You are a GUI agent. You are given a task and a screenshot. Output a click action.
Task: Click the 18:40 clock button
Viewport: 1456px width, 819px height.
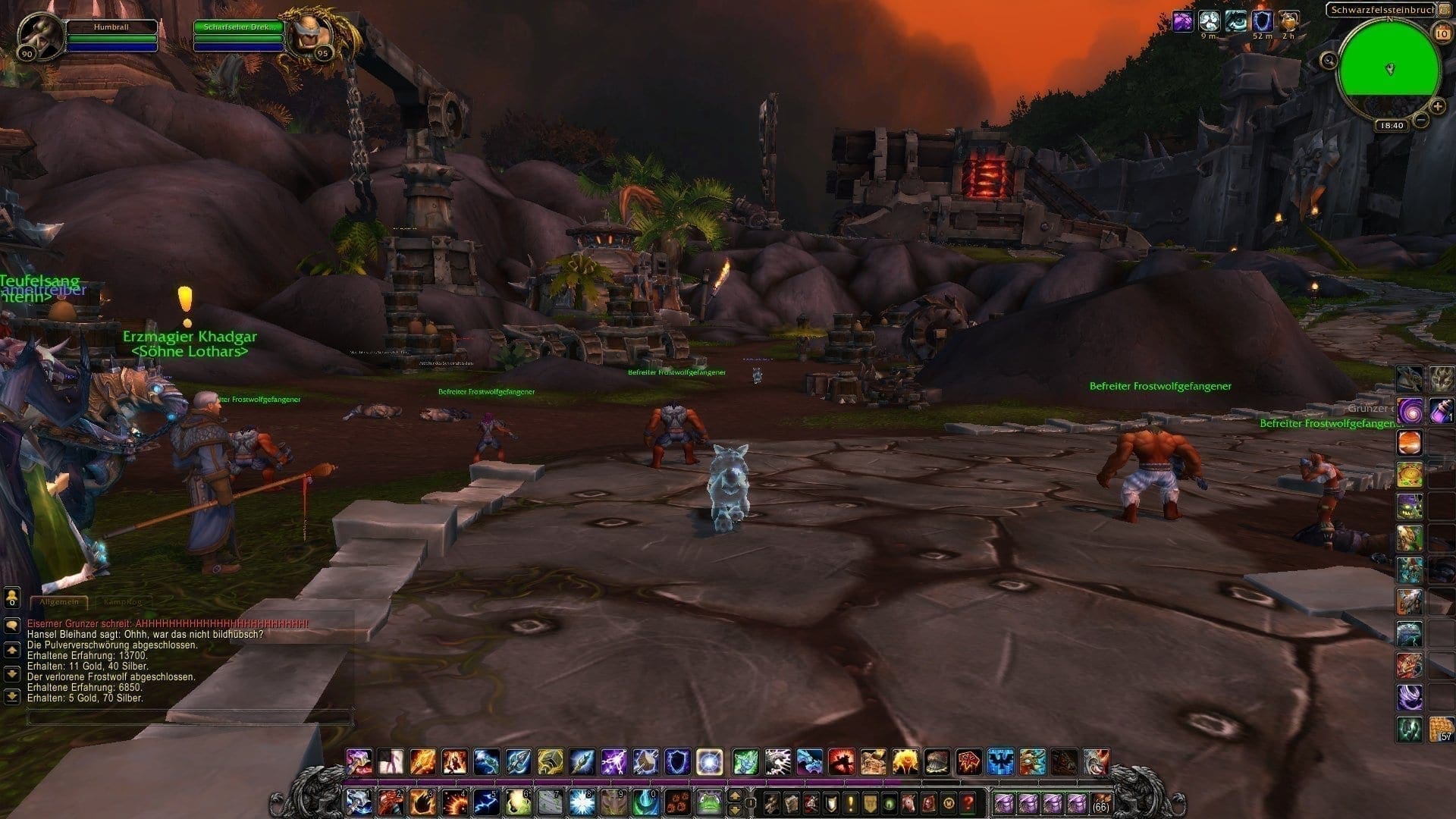tap(1393, 126)
